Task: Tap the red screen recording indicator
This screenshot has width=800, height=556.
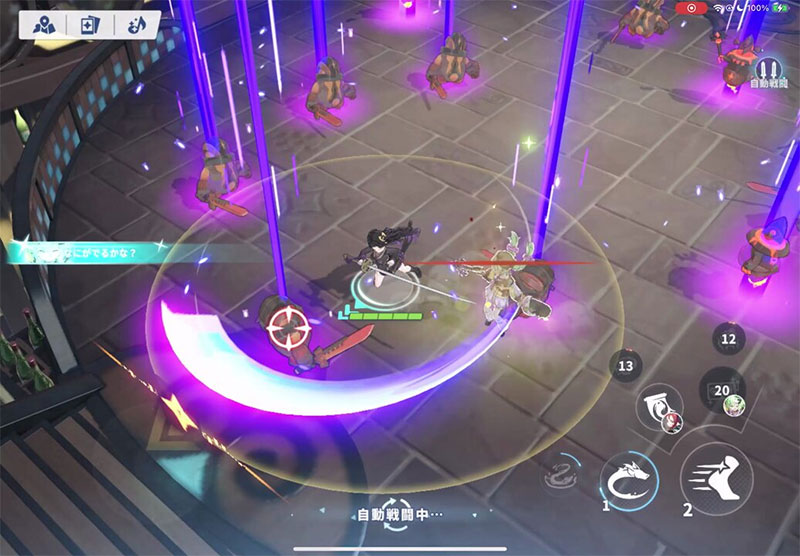Action: pyautogui.click(x=691, y=8)
